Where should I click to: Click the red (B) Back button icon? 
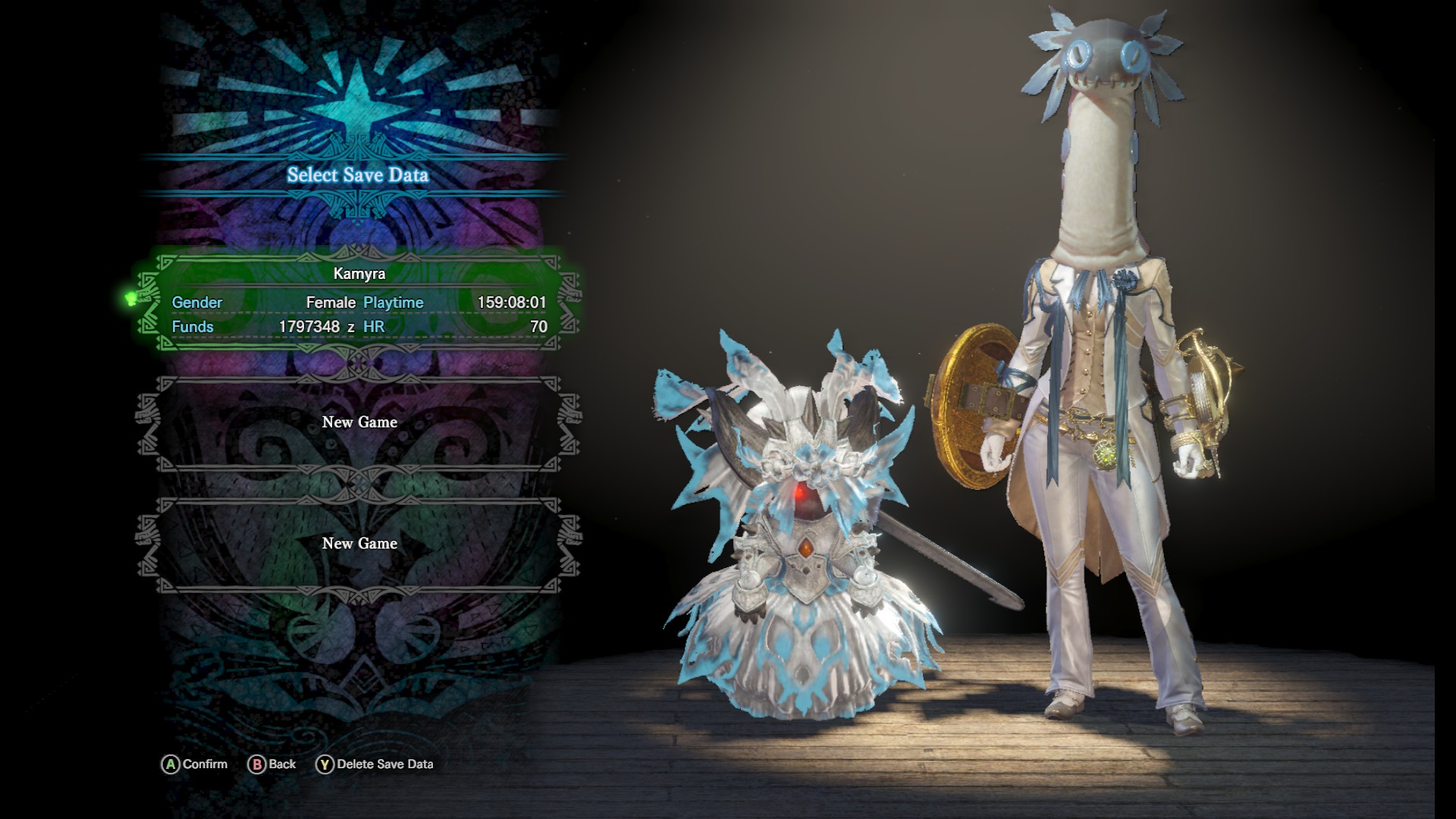257,764
